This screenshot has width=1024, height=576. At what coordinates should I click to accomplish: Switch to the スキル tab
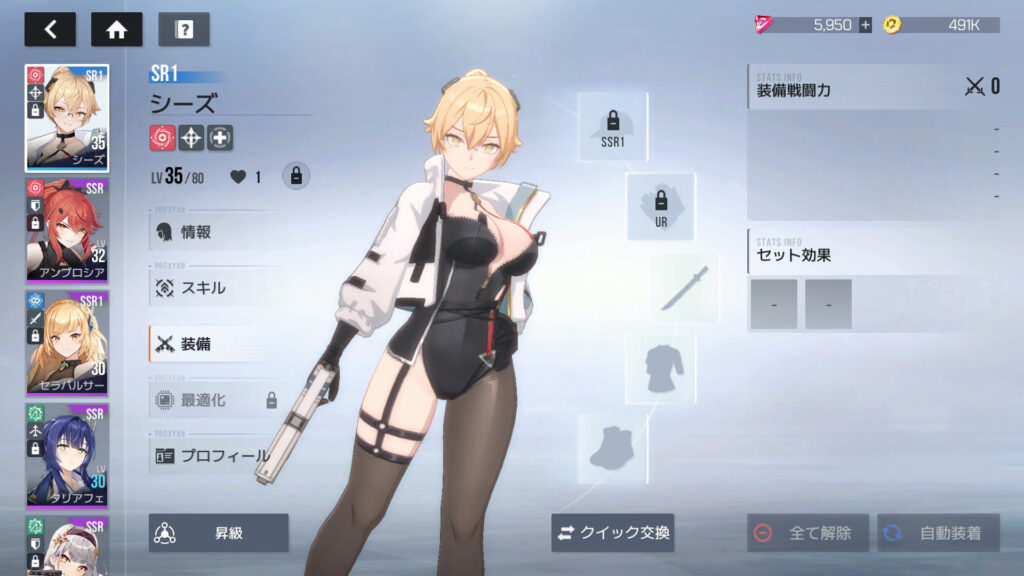215,288
